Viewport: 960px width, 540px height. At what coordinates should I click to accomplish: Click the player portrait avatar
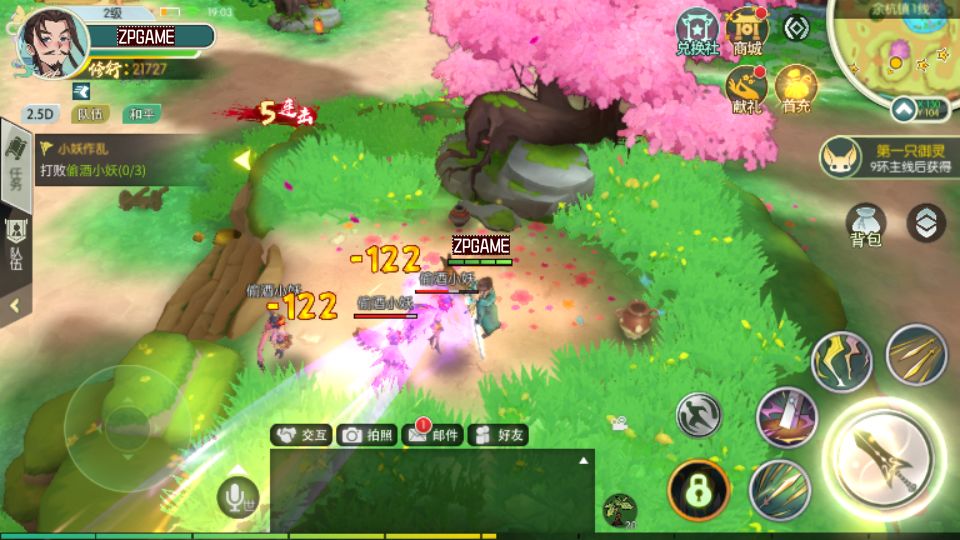tap(50, 45)
